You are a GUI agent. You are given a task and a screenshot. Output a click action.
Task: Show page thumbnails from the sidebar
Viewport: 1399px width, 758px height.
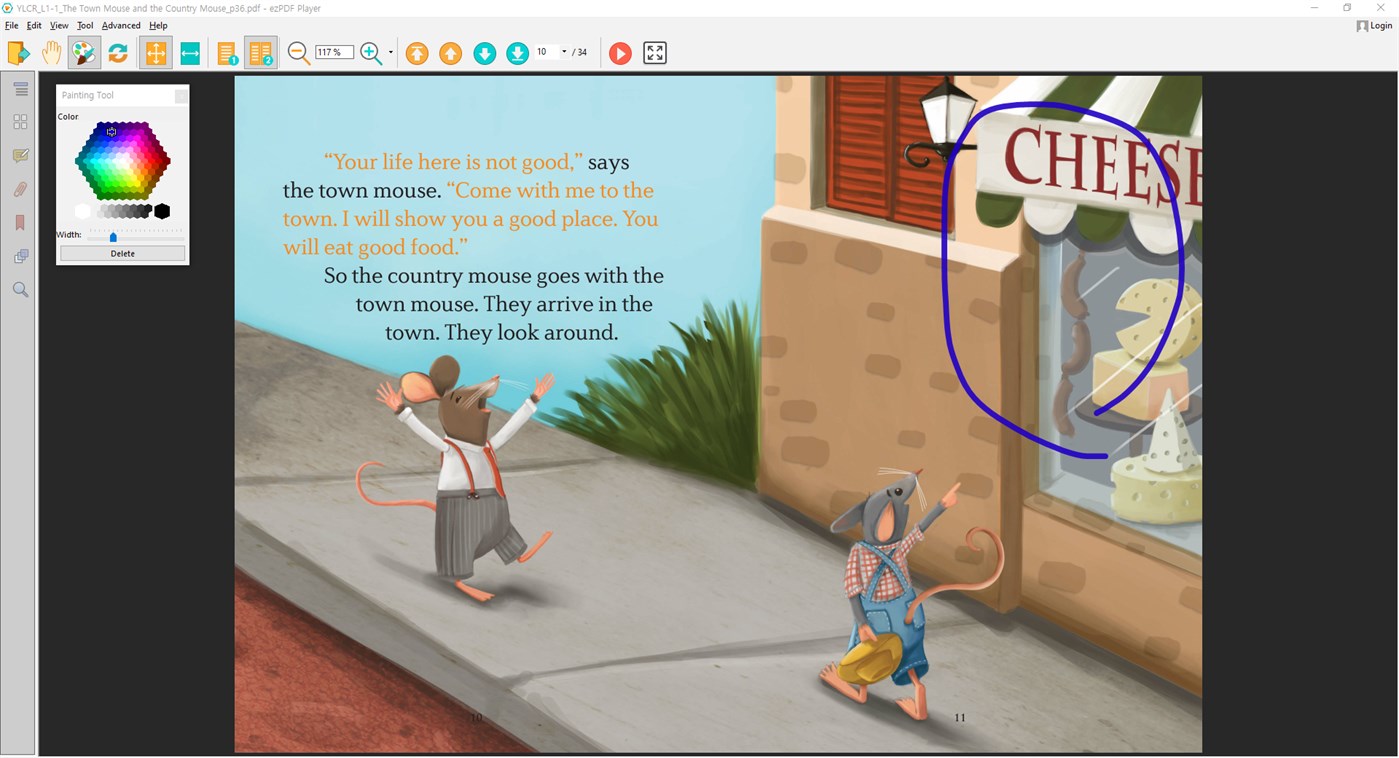(20, 121)
